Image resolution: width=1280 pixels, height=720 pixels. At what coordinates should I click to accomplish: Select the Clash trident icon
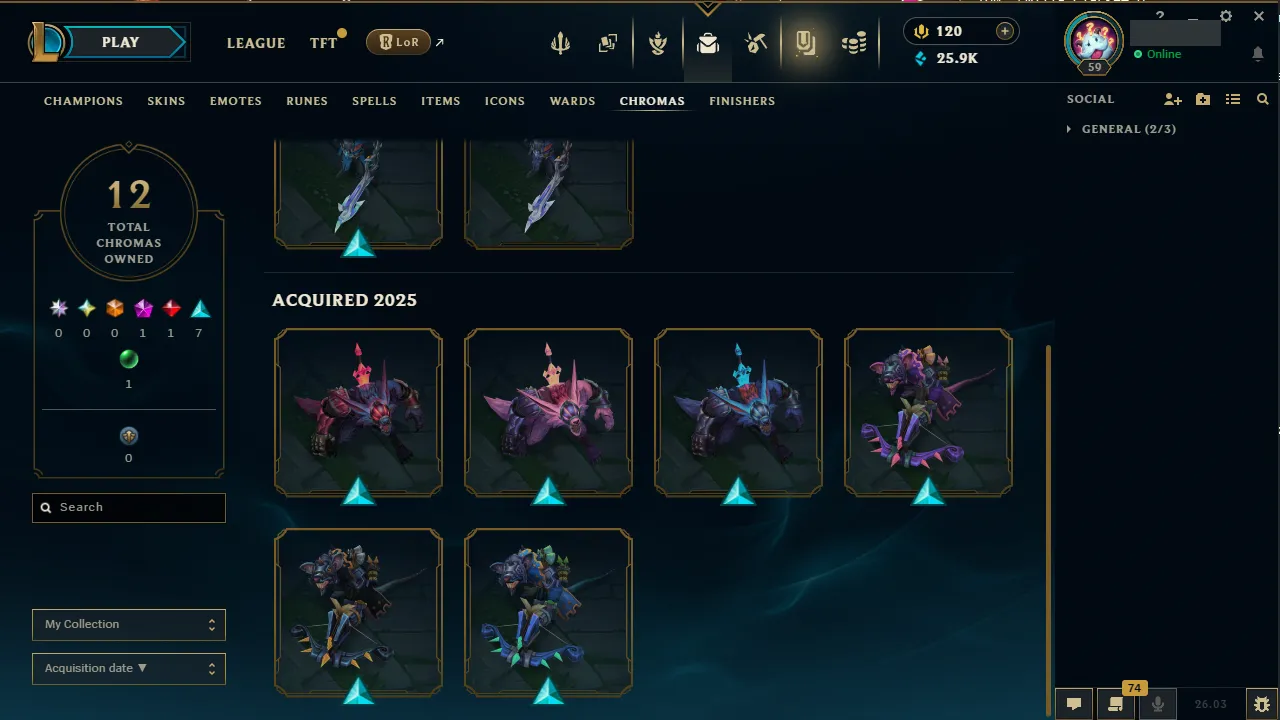560,42
